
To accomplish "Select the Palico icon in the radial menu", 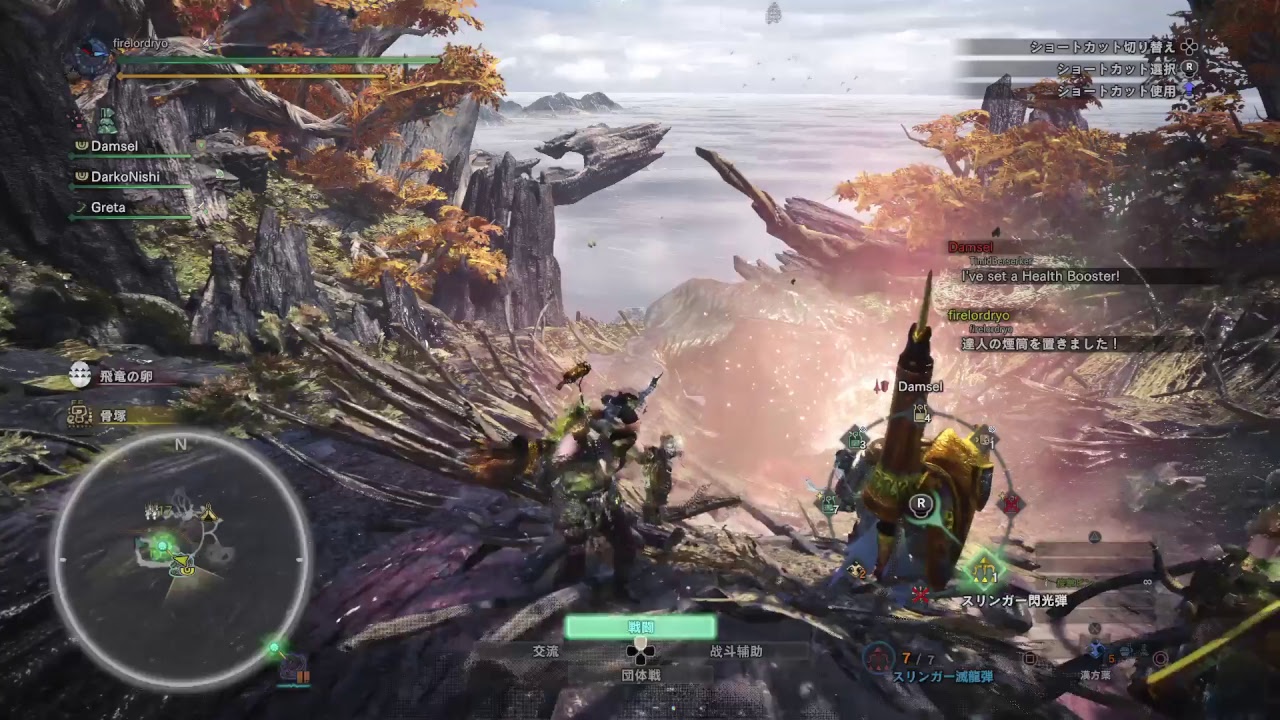I will point(857,570).
